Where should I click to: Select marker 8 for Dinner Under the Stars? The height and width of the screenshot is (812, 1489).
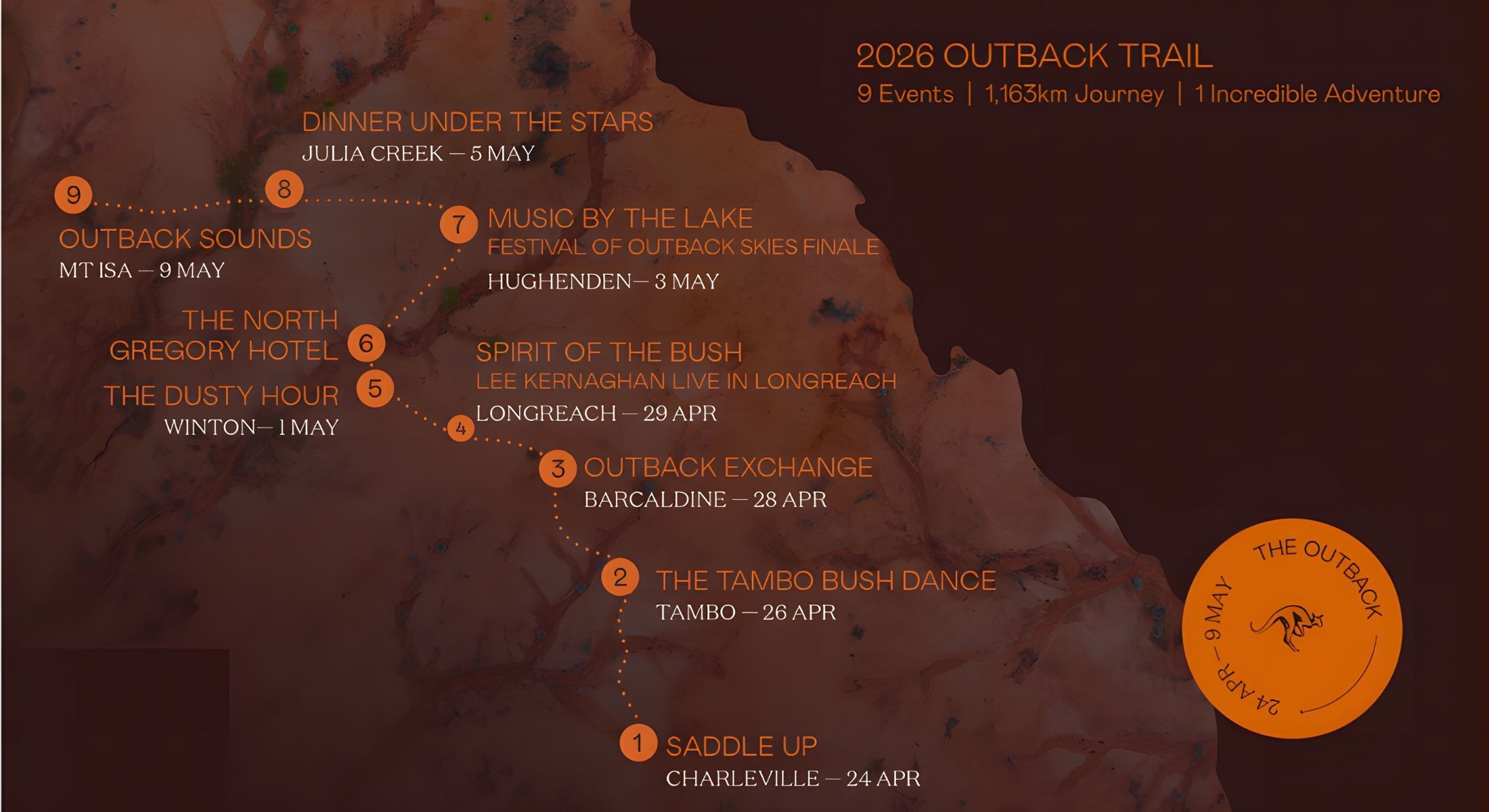click(284, 189)
